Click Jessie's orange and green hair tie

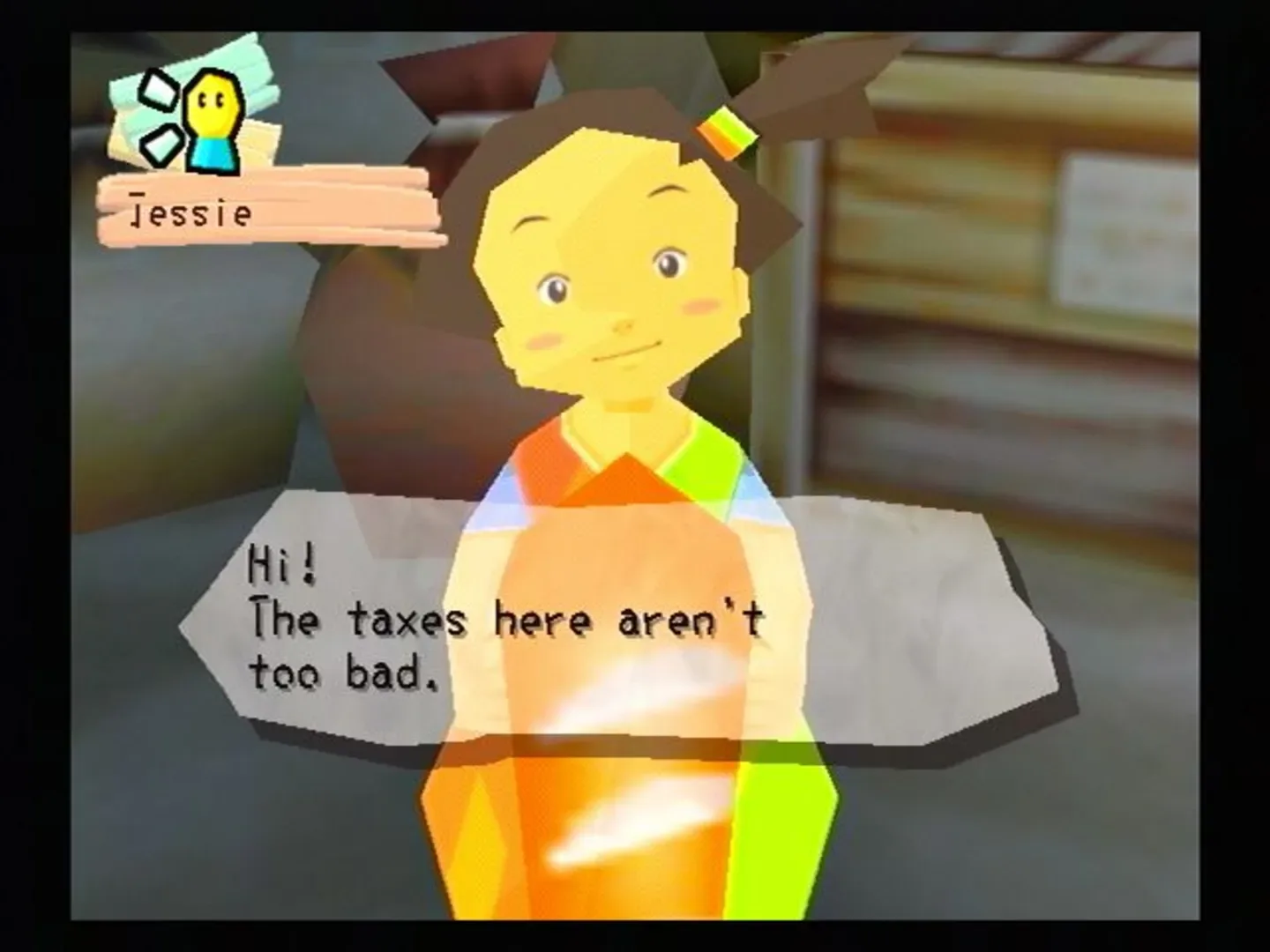pyautogui.click(x=728, y=132)
